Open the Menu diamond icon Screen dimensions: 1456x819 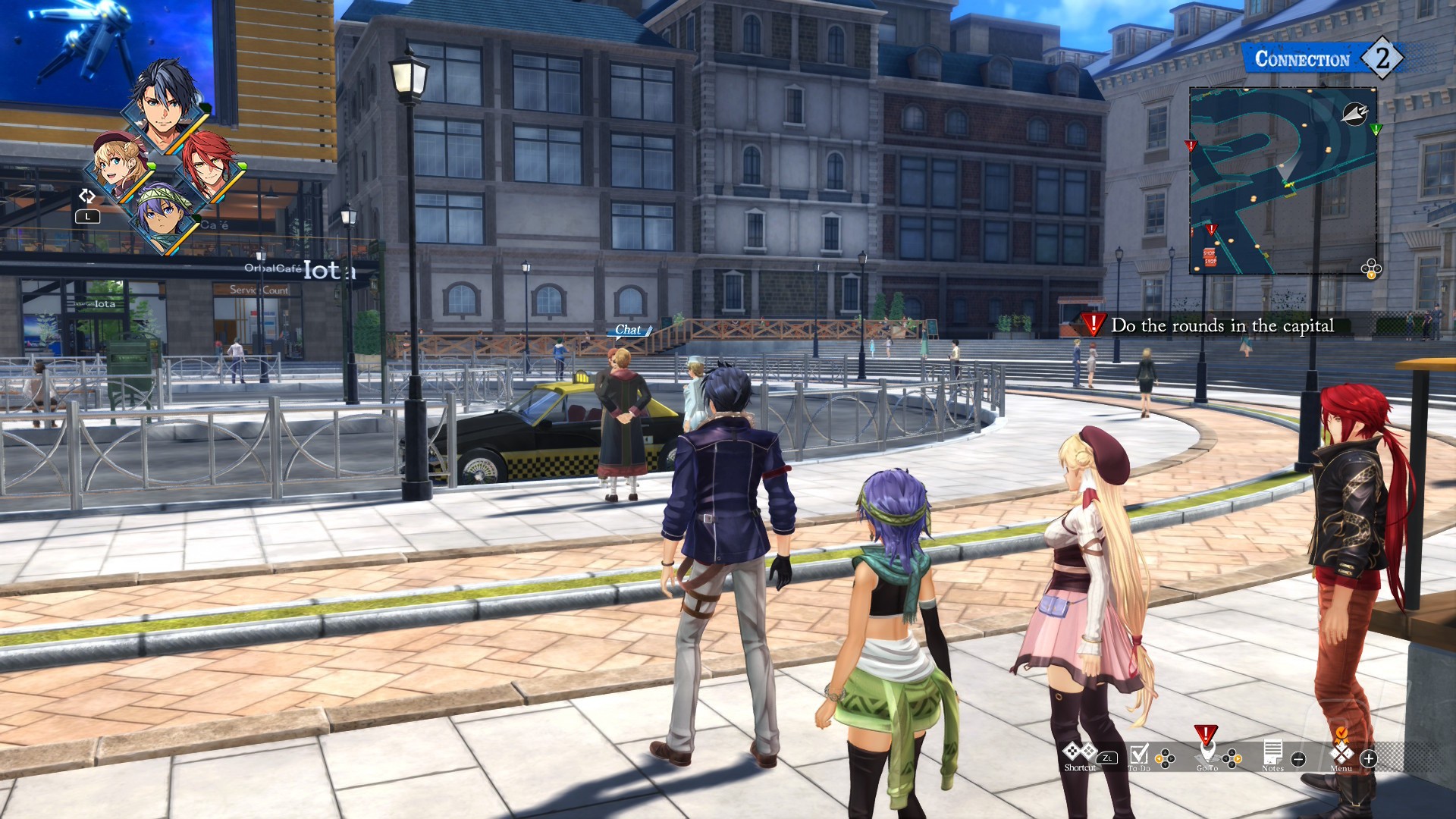[x=1341, y=753]
